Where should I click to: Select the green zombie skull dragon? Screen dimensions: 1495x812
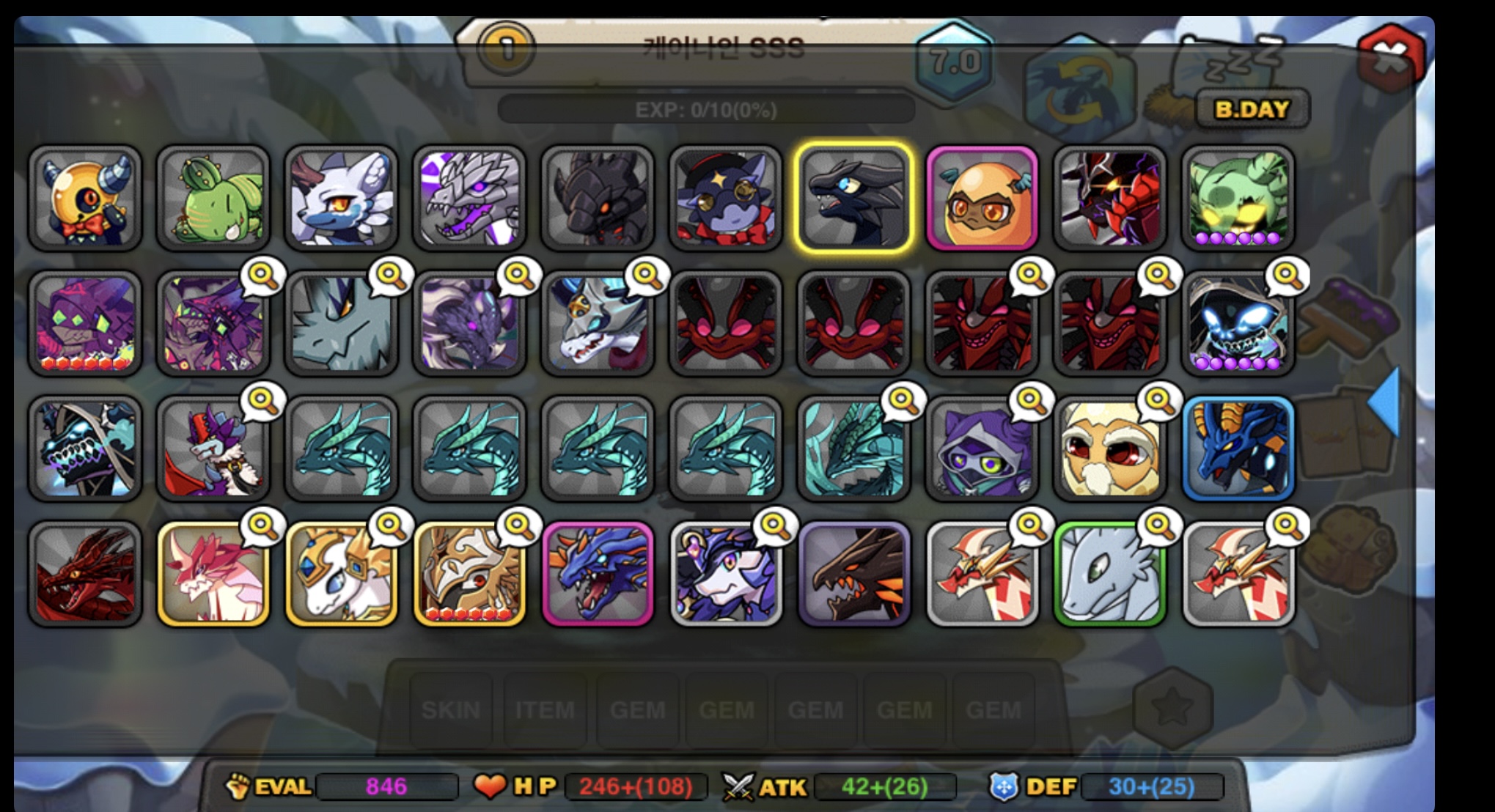pos(1238,198)
